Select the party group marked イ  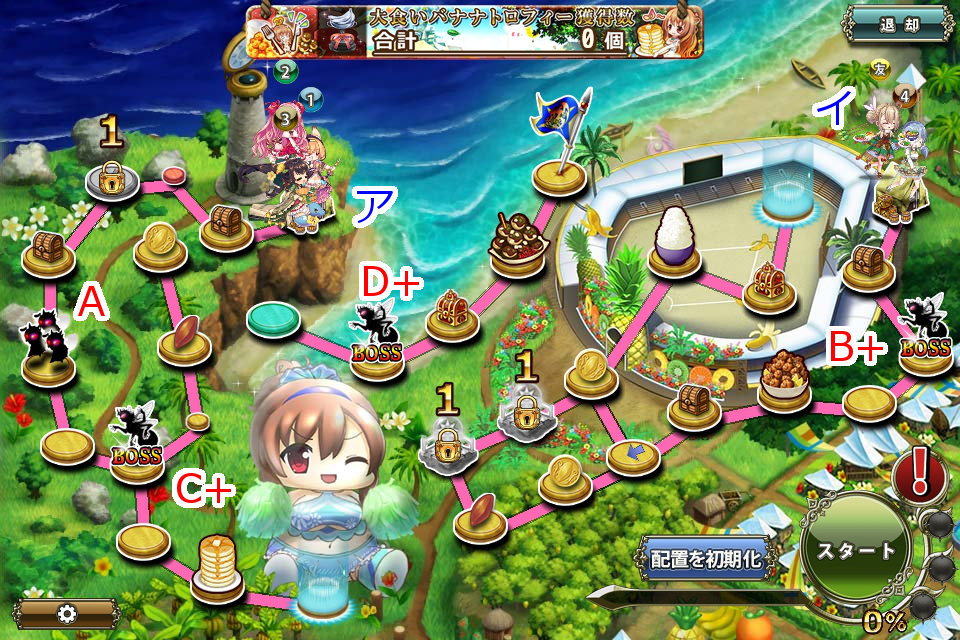coord(895,160)
